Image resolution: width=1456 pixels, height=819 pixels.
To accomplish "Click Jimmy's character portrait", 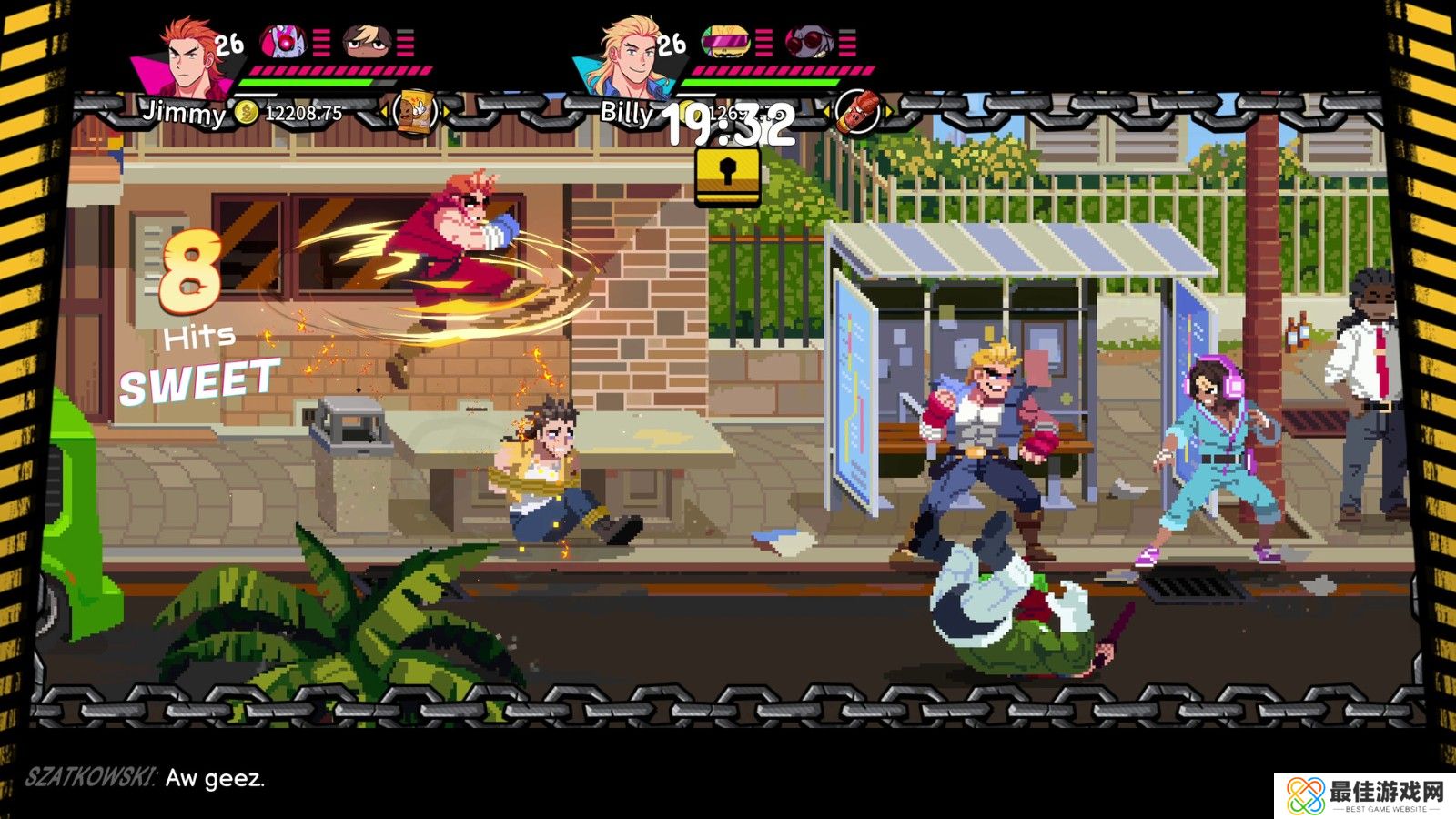I will (x=187, y=59).
